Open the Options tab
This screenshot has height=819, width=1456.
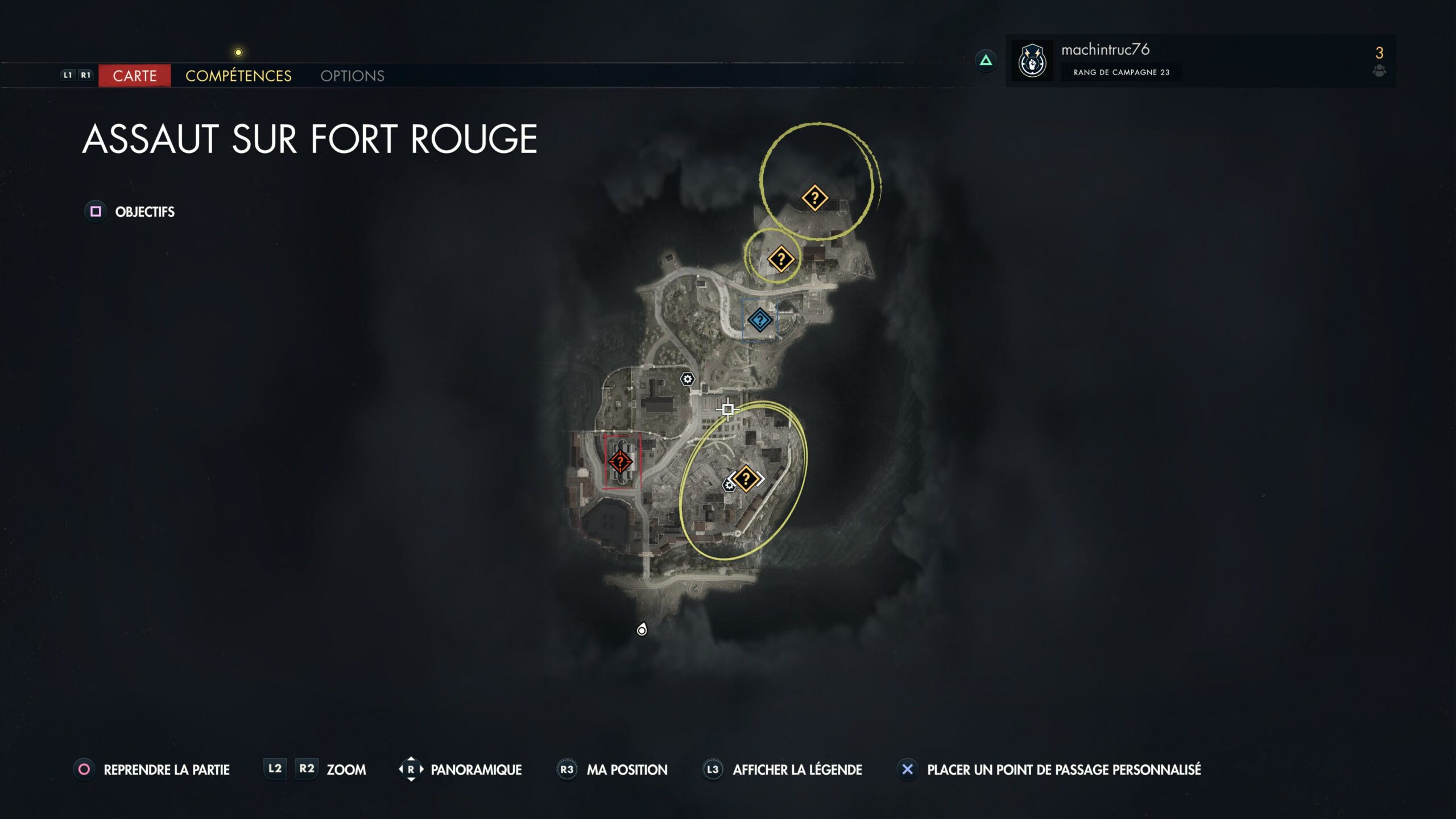click(x=352, y=76)
